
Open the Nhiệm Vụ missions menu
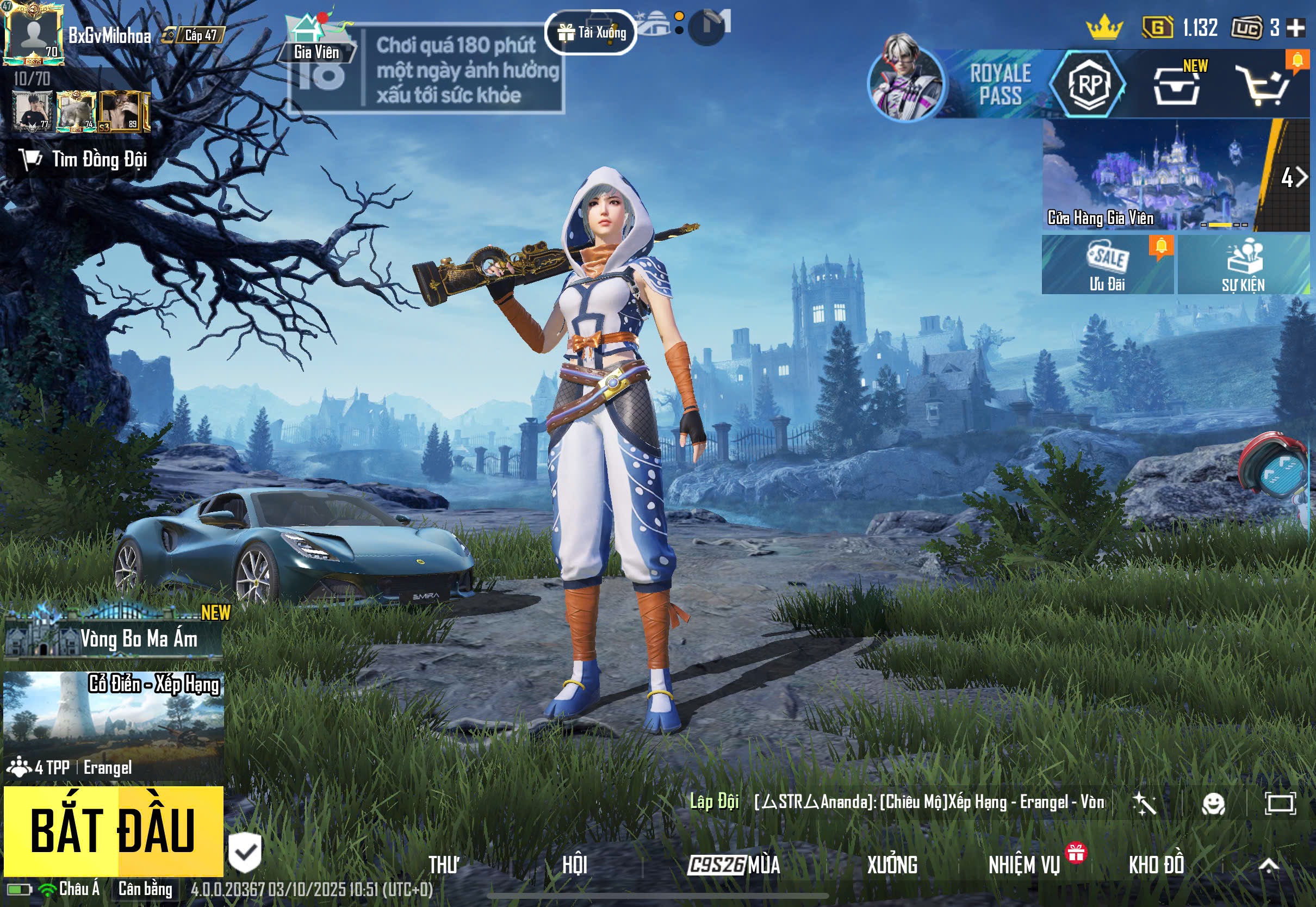click(x=1025, y=865)
